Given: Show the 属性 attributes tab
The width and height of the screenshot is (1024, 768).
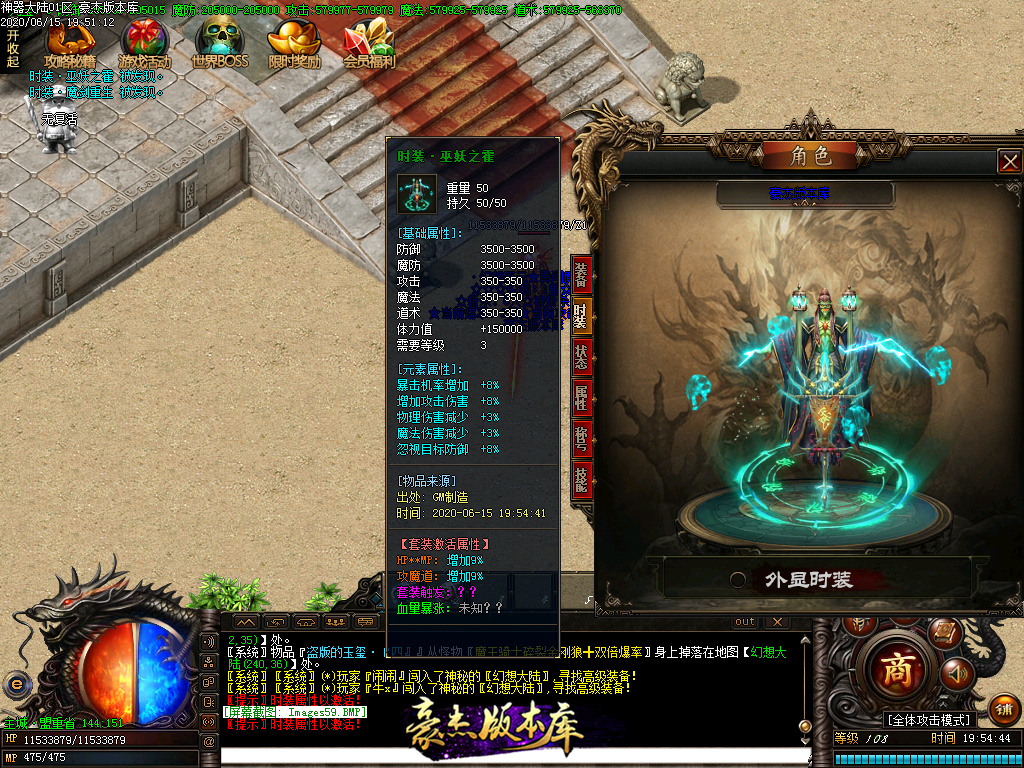Looking at the screenshot, I should [581, 398].
